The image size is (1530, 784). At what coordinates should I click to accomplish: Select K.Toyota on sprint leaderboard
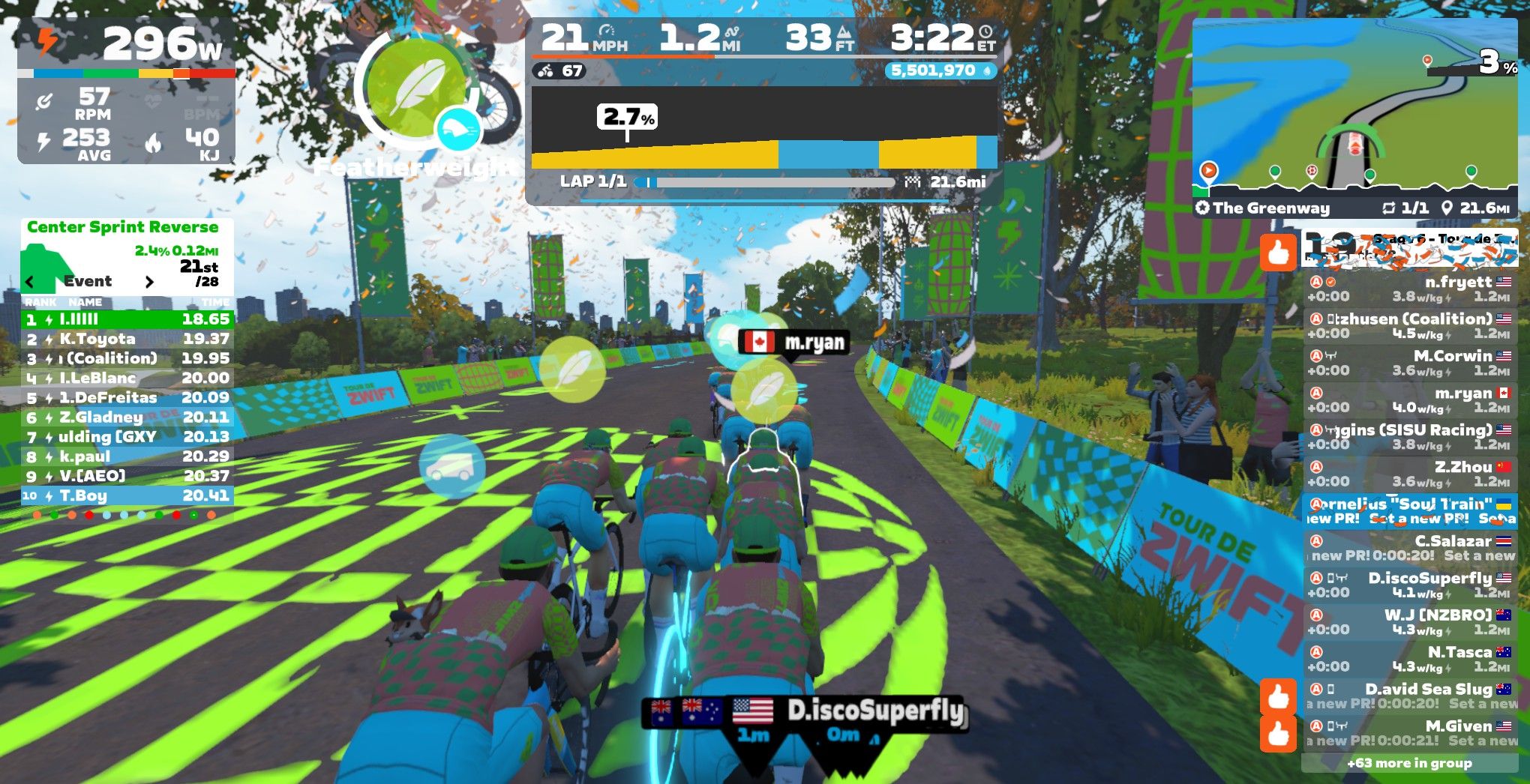(127, 339)
